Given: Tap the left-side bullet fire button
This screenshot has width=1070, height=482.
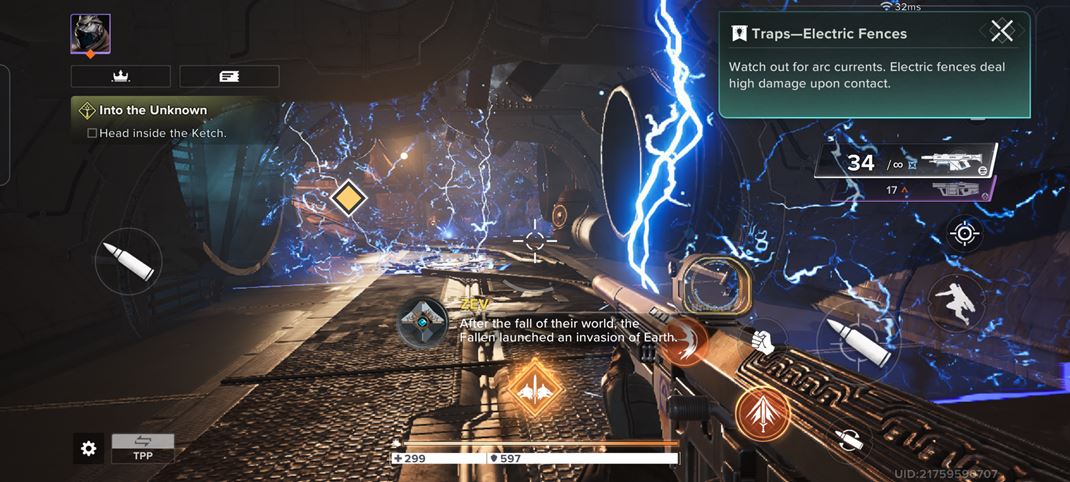Looking at the screenshot, I should tap(129, 261).
